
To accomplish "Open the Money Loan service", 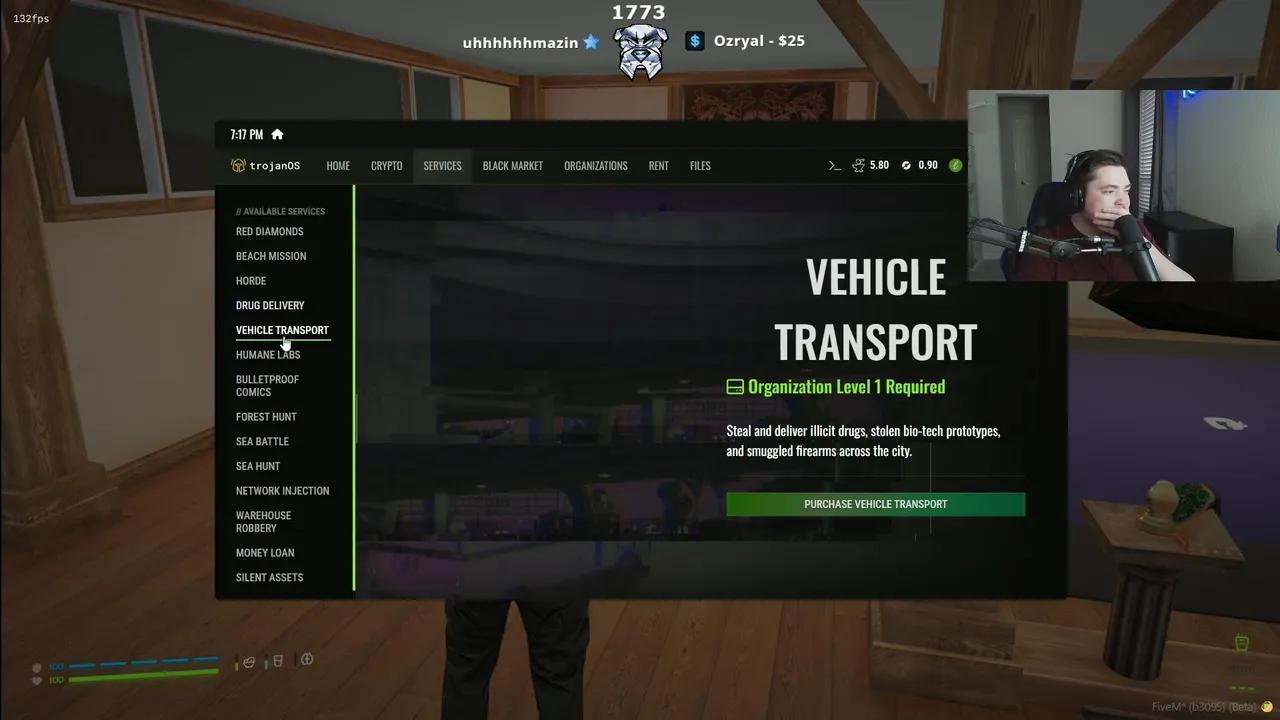I will [265, 553].
